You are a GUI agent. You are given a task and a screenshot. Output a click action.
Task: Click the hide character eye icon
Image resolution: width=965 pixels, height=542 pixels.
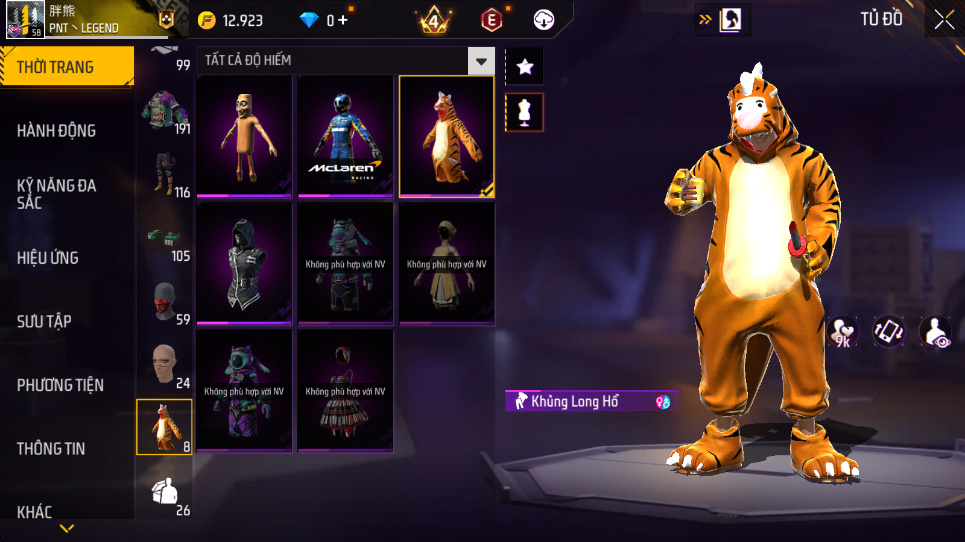click(x=935, y=332)
